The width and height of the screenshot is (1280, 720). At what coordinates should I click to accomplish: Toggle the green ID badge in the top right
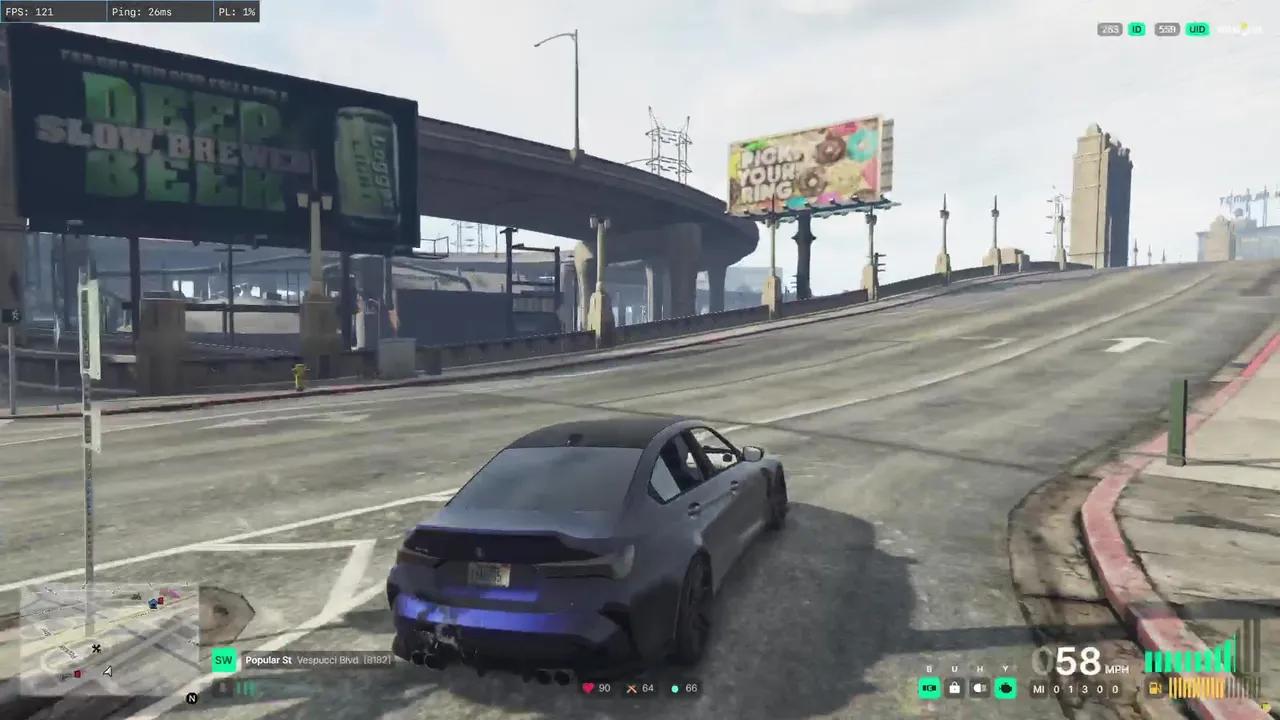click(1136, 29)
